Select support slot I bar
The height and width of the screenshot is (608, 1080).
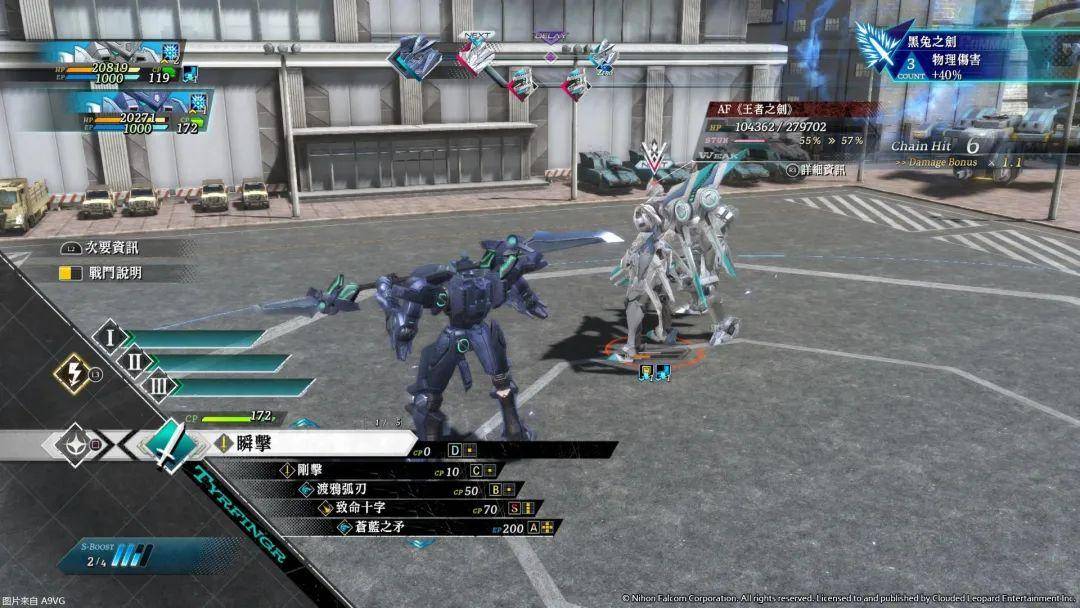click(190, 339)
